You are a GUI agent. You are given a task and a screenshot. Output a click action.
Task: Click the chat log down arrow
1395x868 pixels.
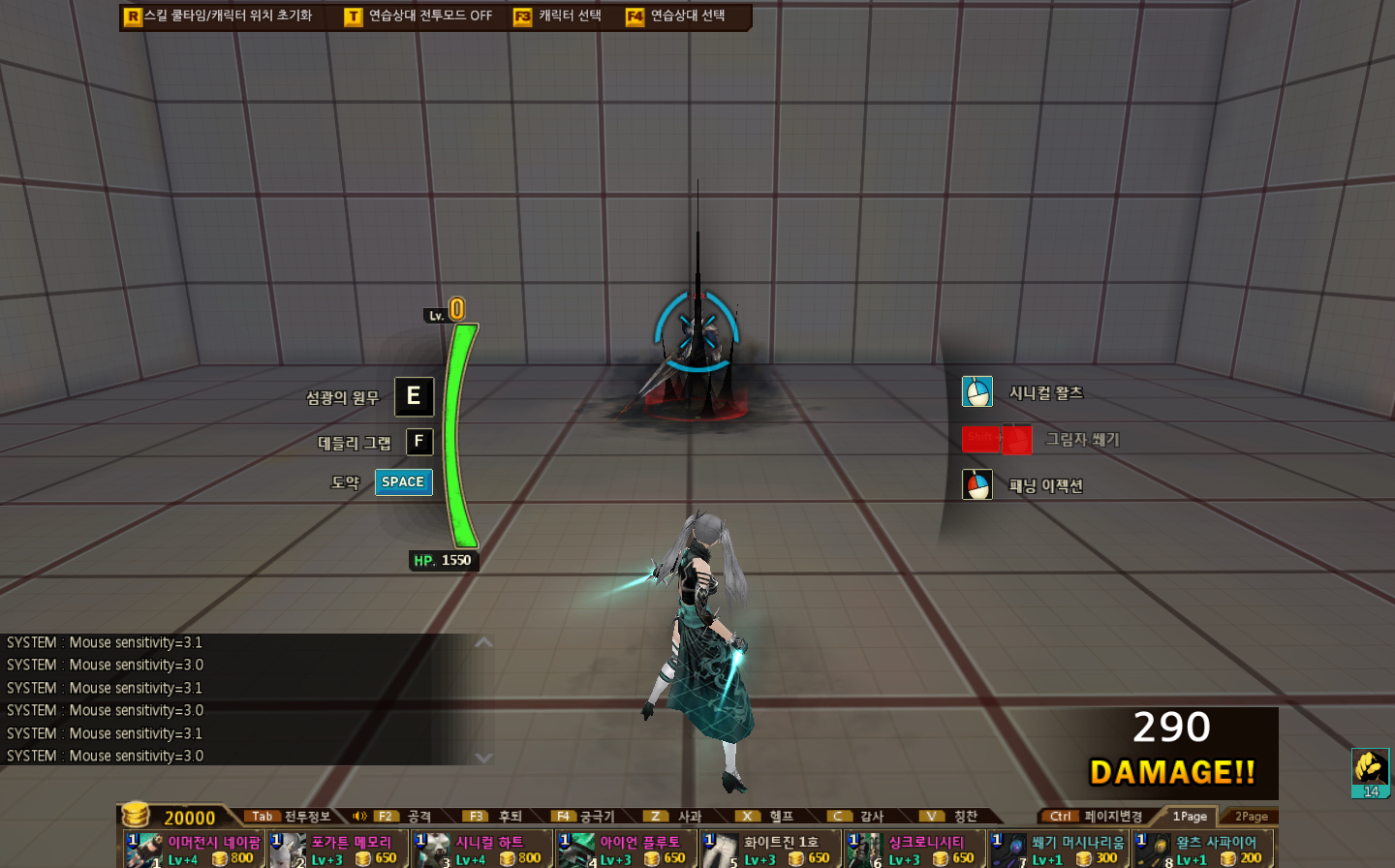tap(484, 758)
